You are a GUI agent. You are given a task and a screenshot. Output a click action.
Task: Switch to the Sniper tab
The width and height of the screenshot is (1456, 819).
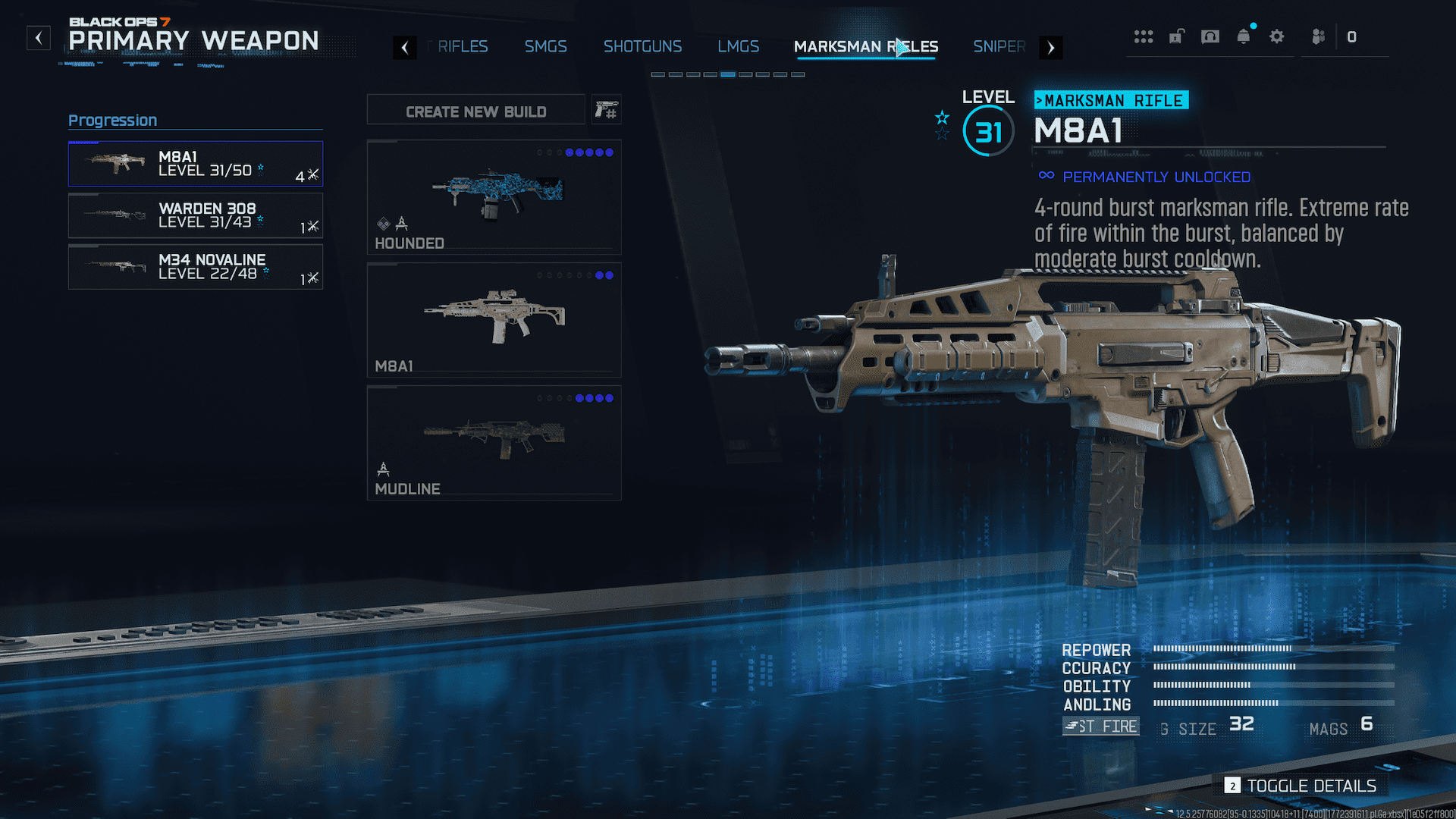(x=999, y=47)
